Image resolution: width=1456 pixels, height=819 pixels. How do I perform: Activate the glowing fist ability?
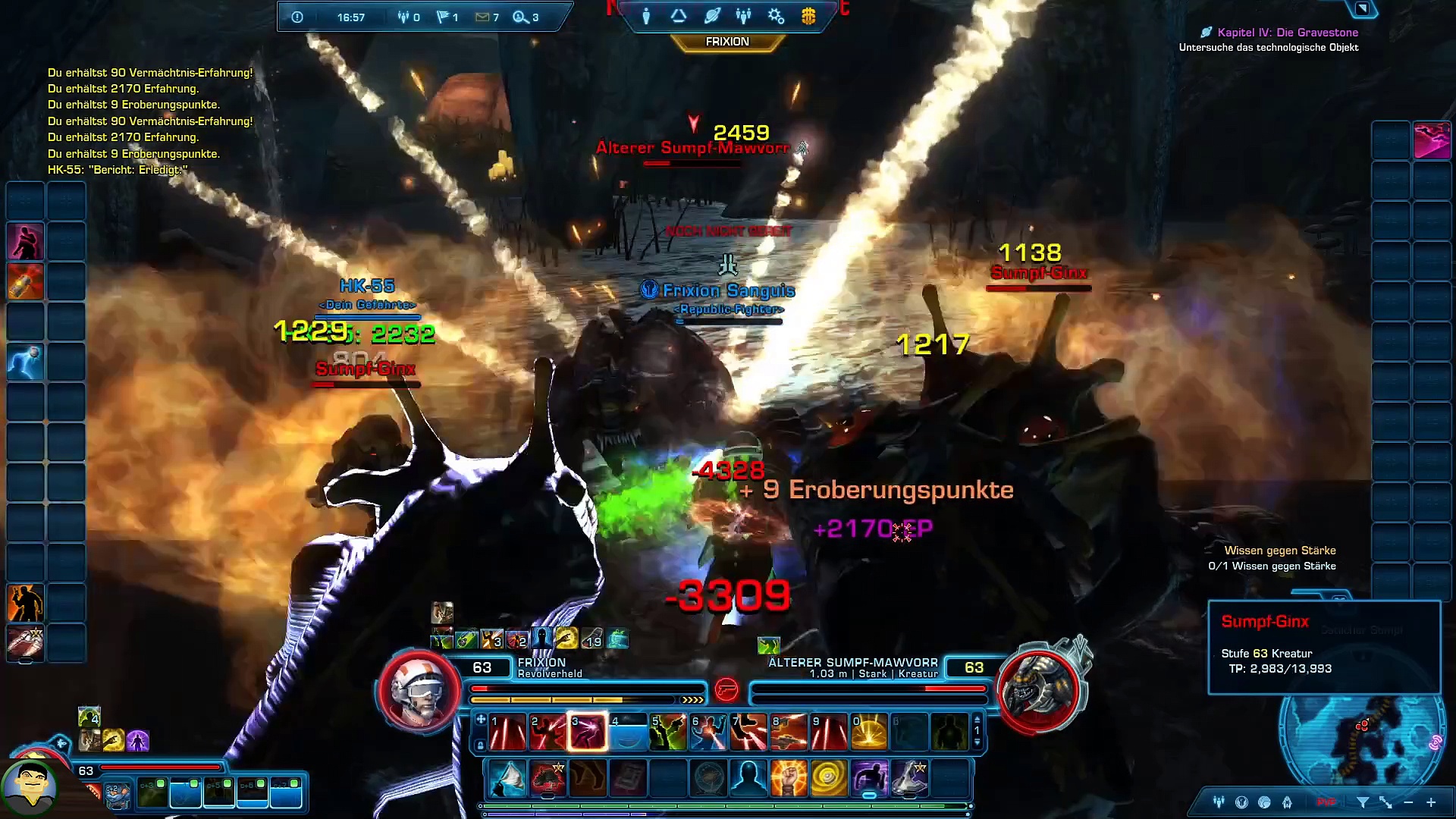click(788, 779)
